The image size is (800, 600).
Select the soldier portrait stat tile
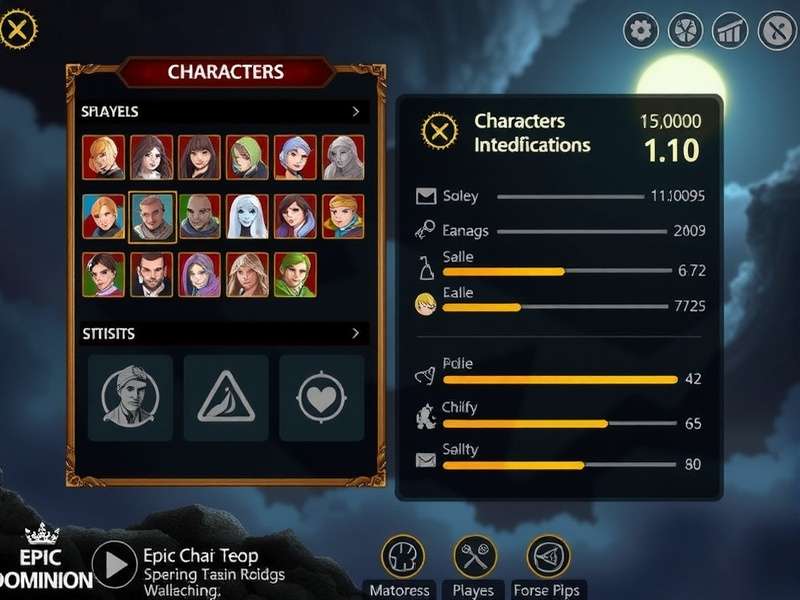tap(130, 398)
